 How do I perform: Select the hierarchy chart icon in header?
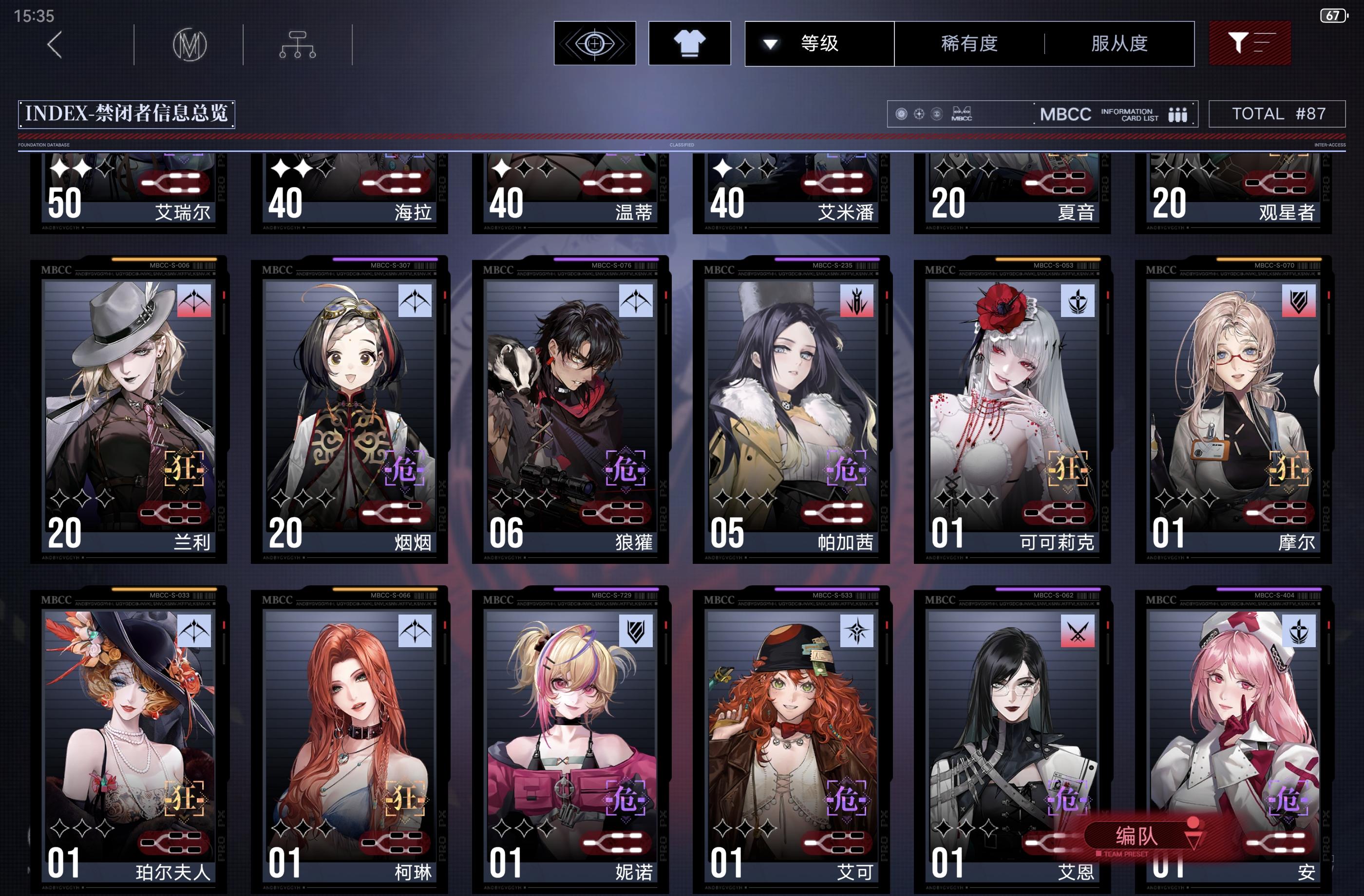click(x=297, y=44)
